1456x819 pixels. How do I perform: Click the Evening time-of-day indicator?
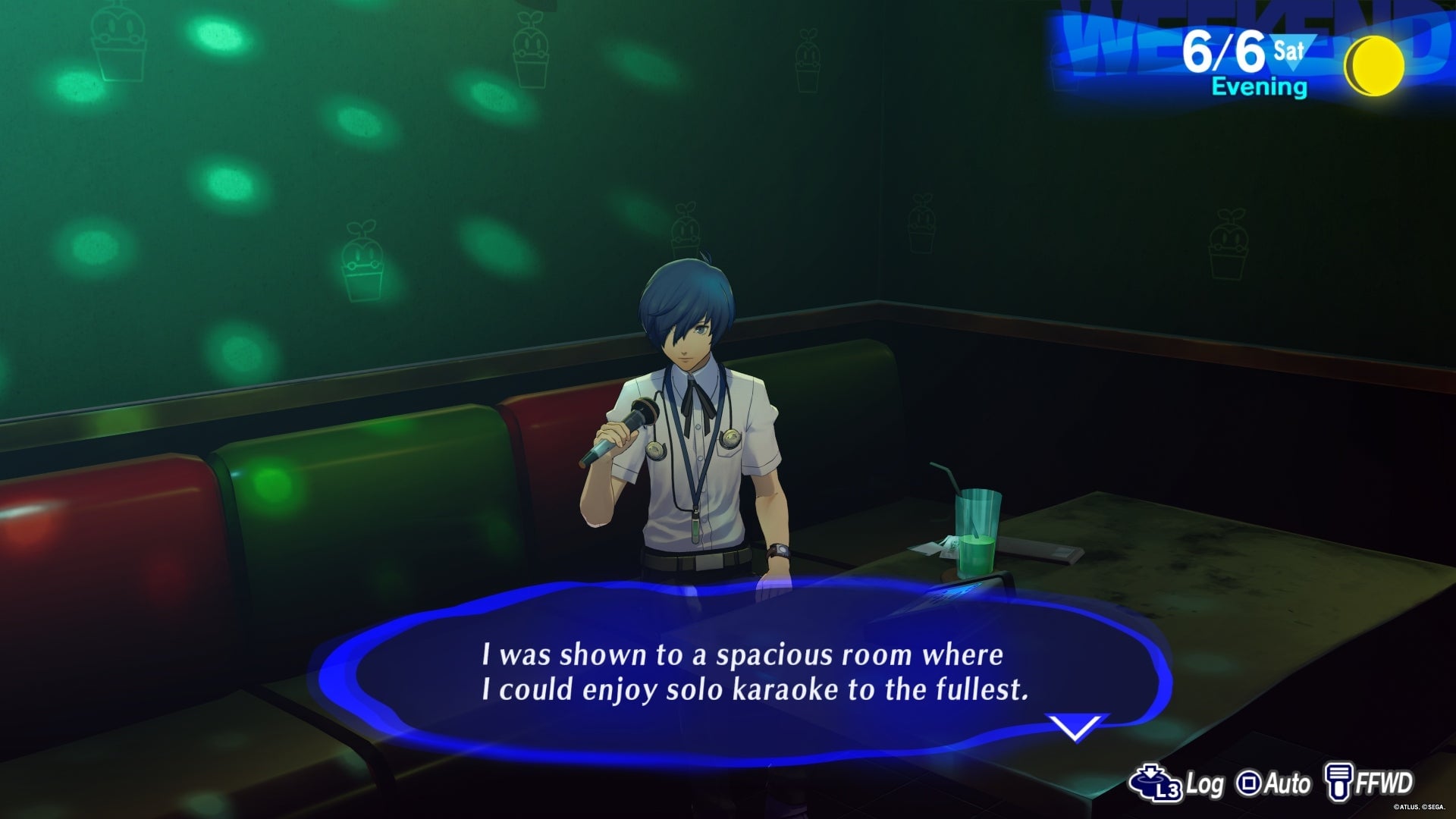[x=1261, y=88]
